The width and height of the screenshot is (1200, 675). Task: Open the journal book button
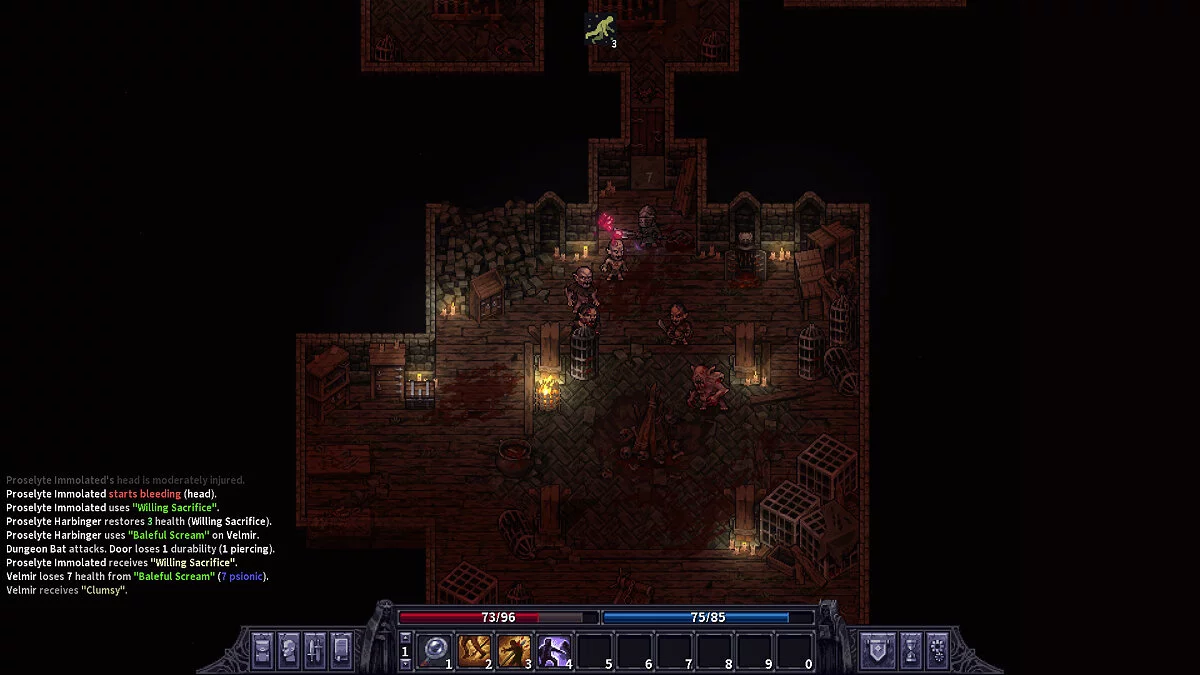click(340, 649)
